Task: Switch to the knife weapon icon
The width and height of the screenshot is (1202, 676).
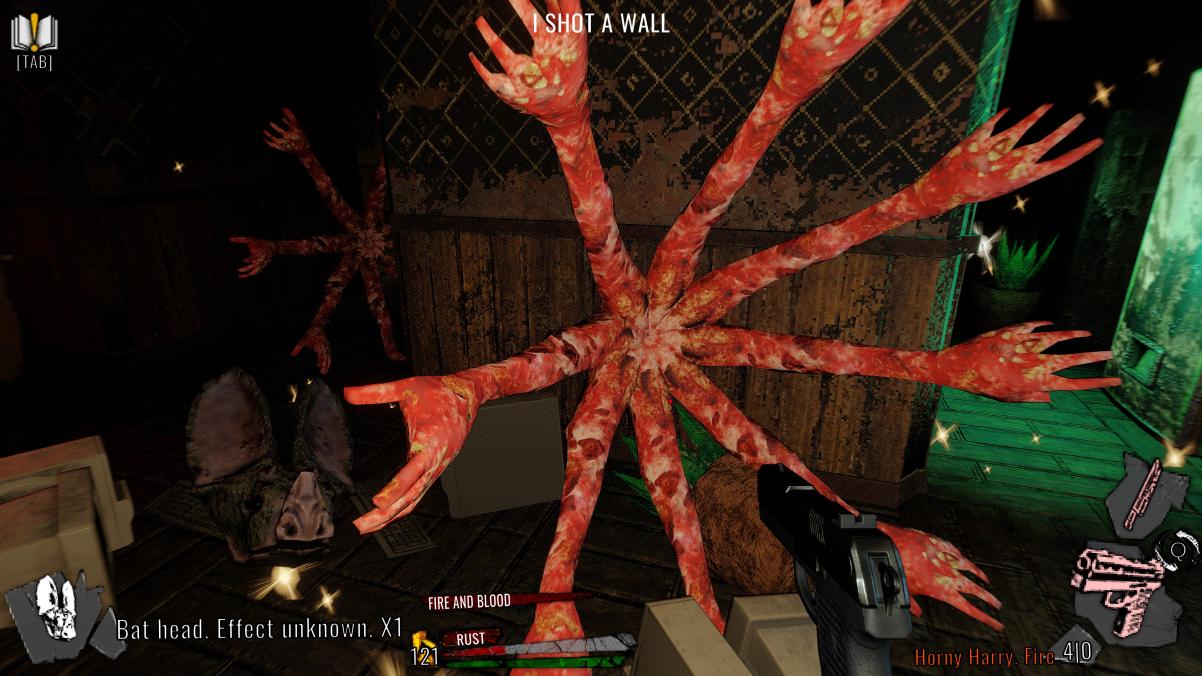Action: point(1145,493)
